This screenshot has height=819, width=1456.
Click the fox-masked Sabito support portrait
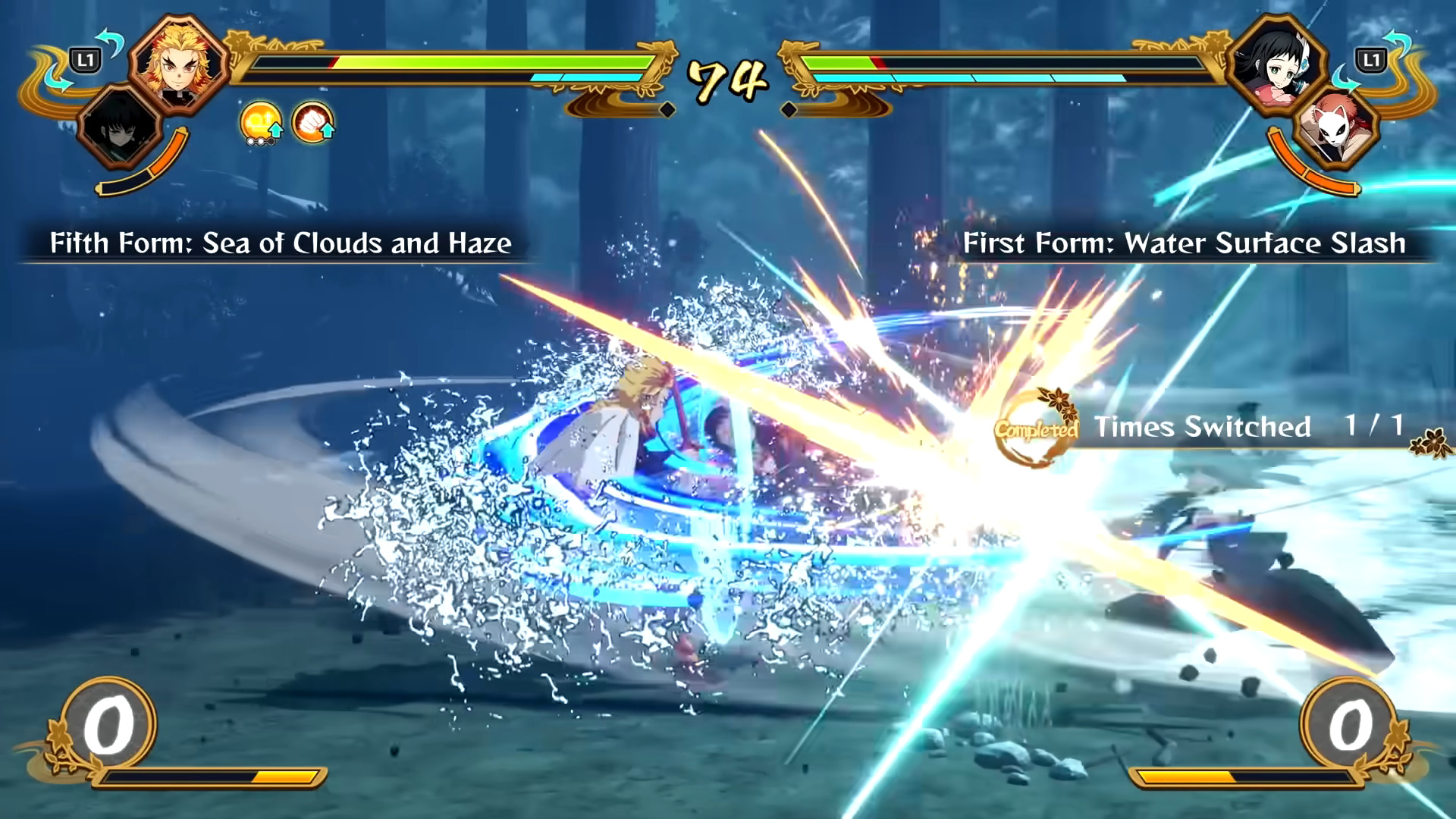(x=1336, y=127)
